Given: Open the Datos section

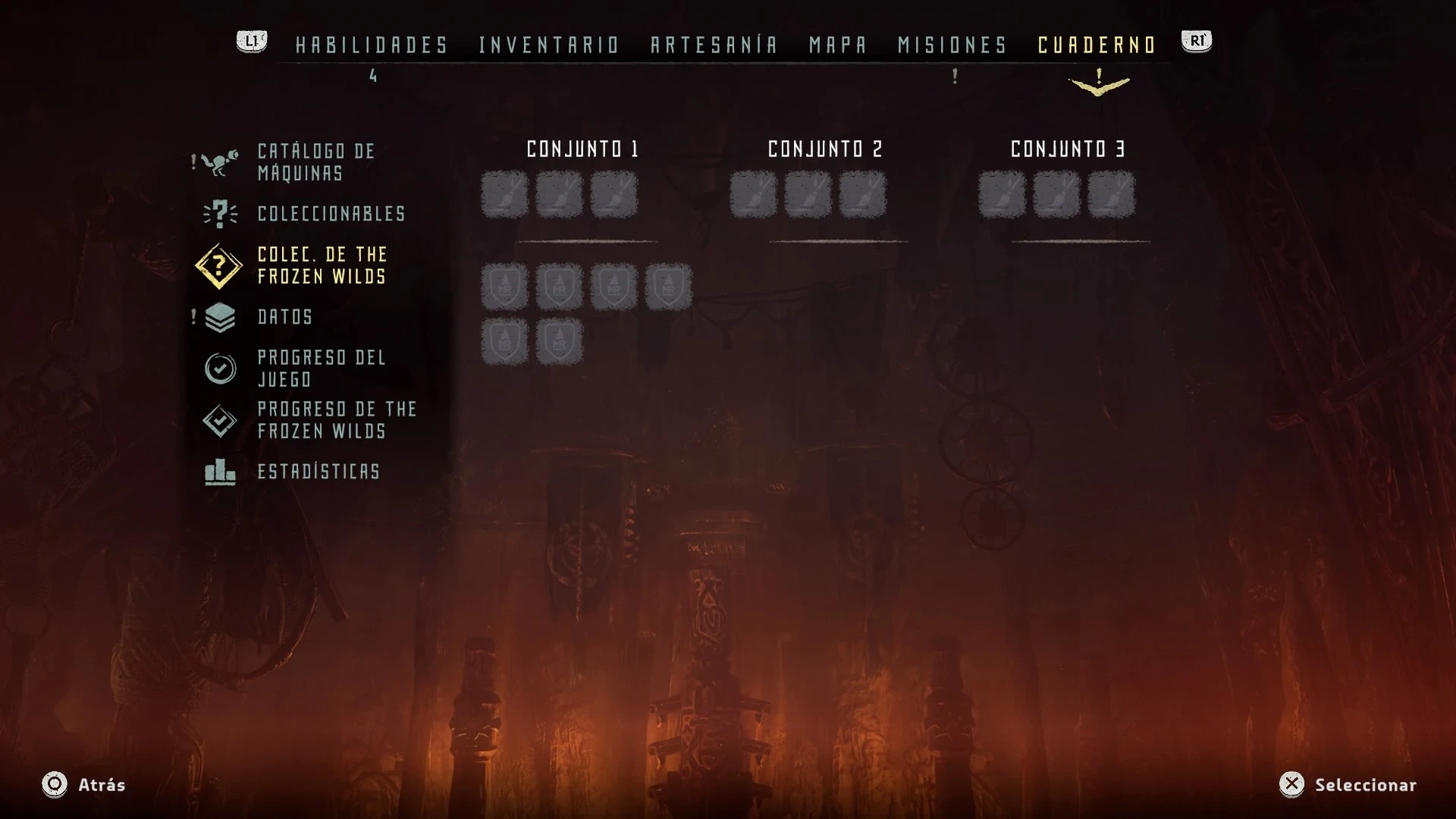Looking at the screenshot, I should tap(285, 317).
